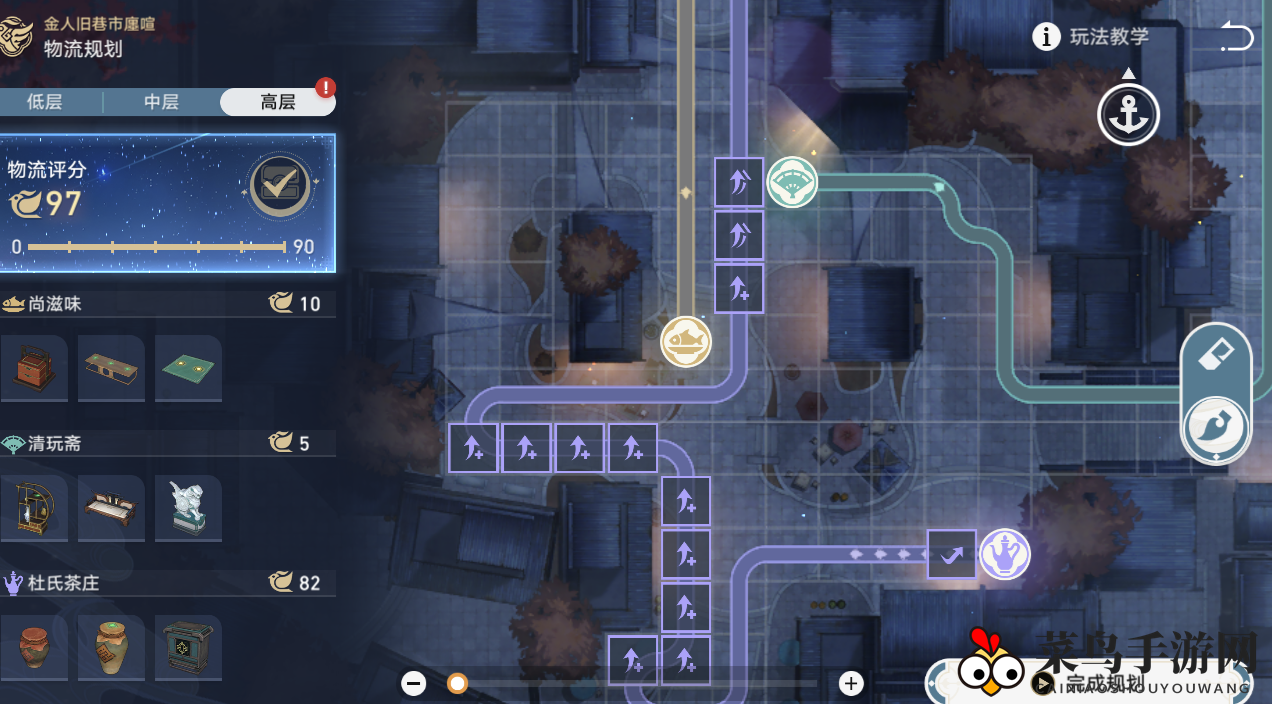Select the 高层 floor tab
Viewport: 1272px width, 704px height.
pos(277,102)
